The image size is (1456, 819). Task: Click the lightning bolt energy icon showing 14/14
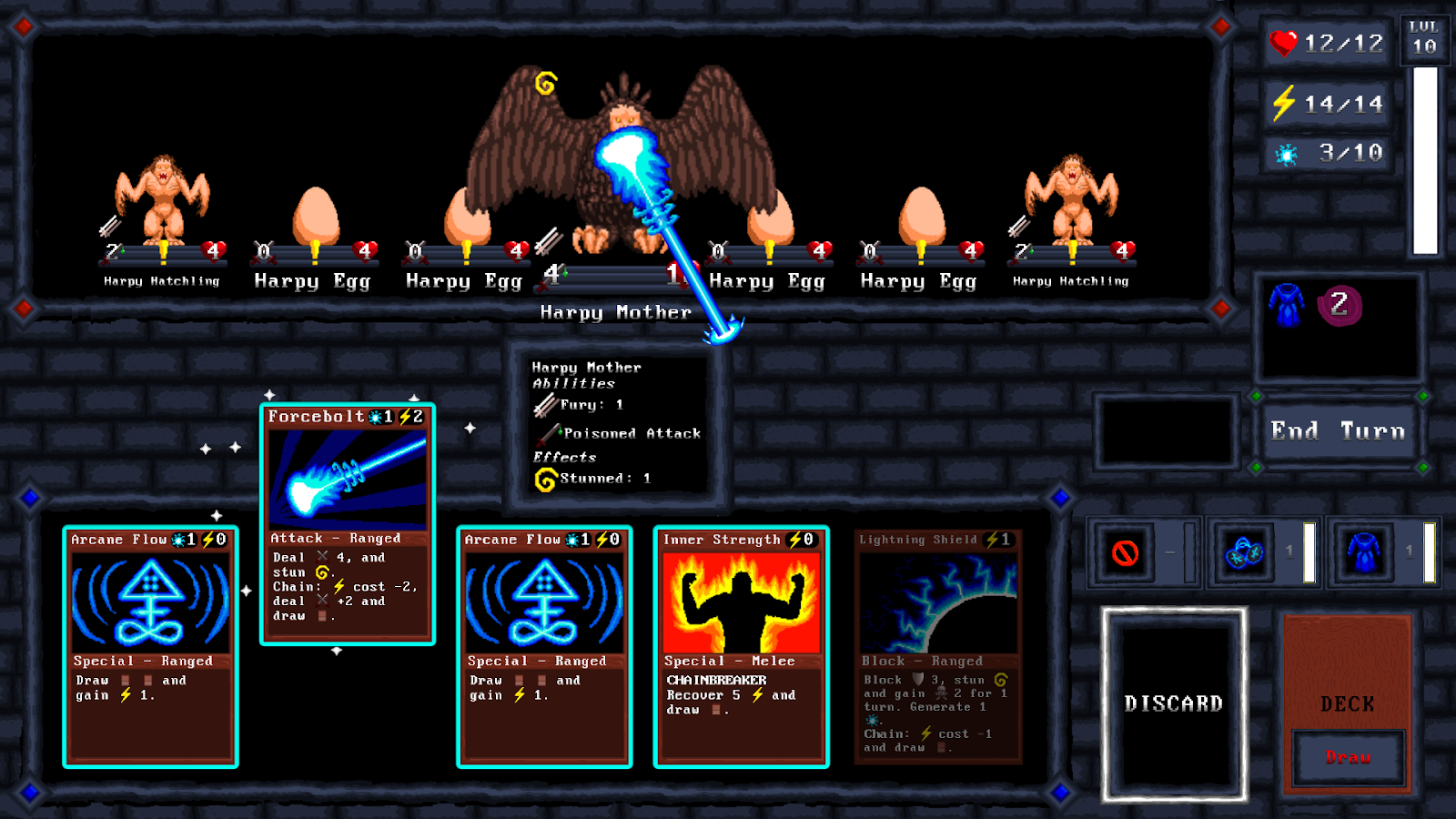[x=1285, y=103]
